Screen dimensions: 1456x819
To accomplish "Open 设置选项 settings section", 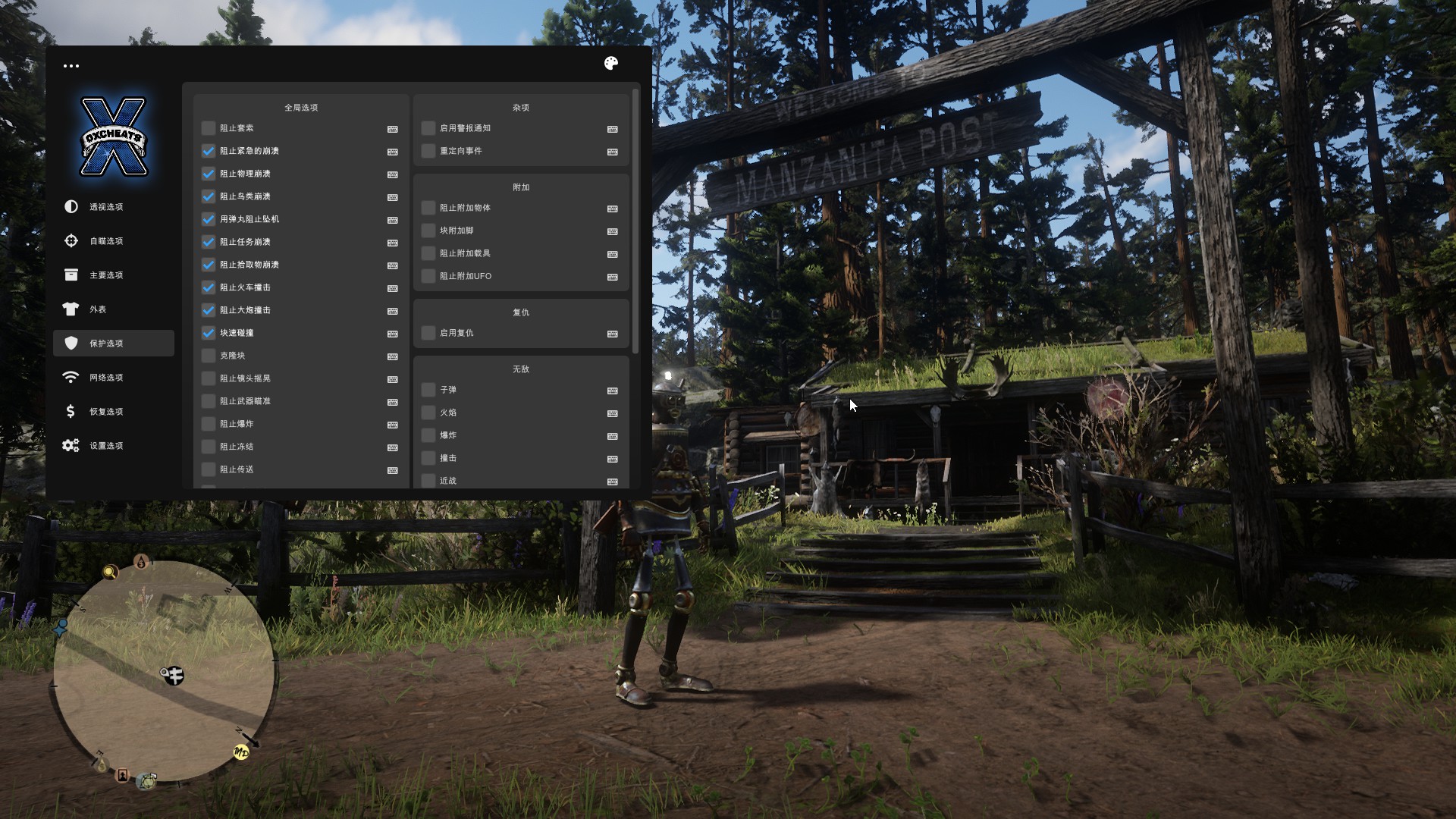I will tap(106, 446).
